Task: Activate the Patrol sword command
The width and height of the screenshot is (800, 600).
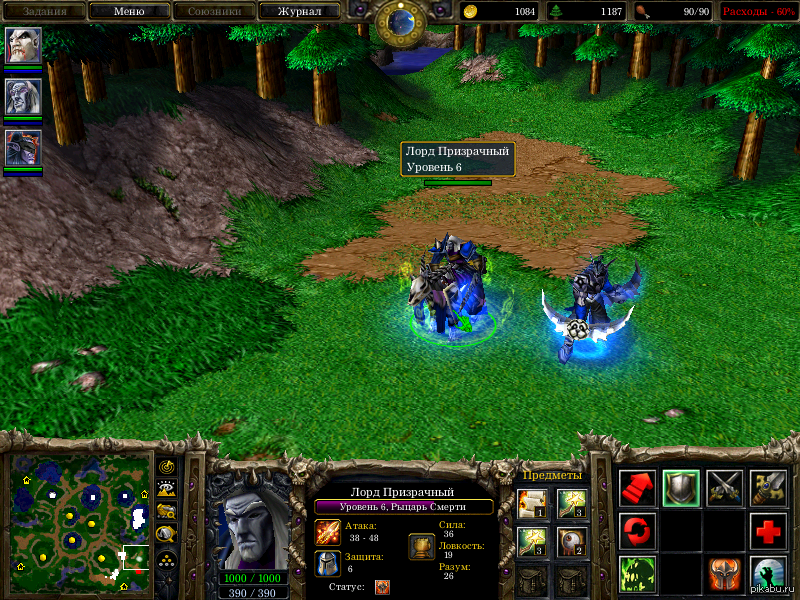Action: tap(768, 488)
